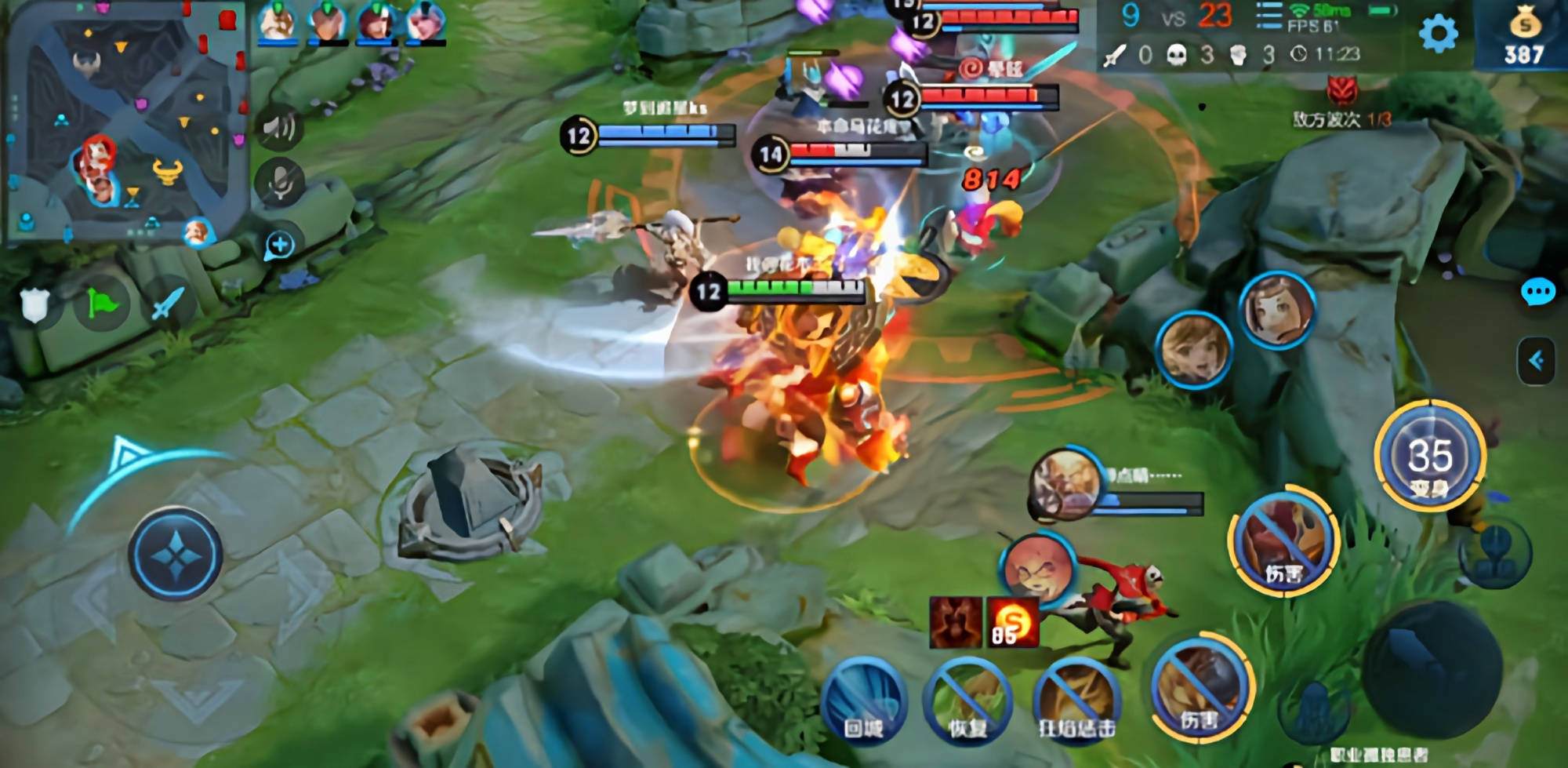1568x768 pixels.
Task: Open the shop via the 387 gold bag
Action: click(1523, 35)
